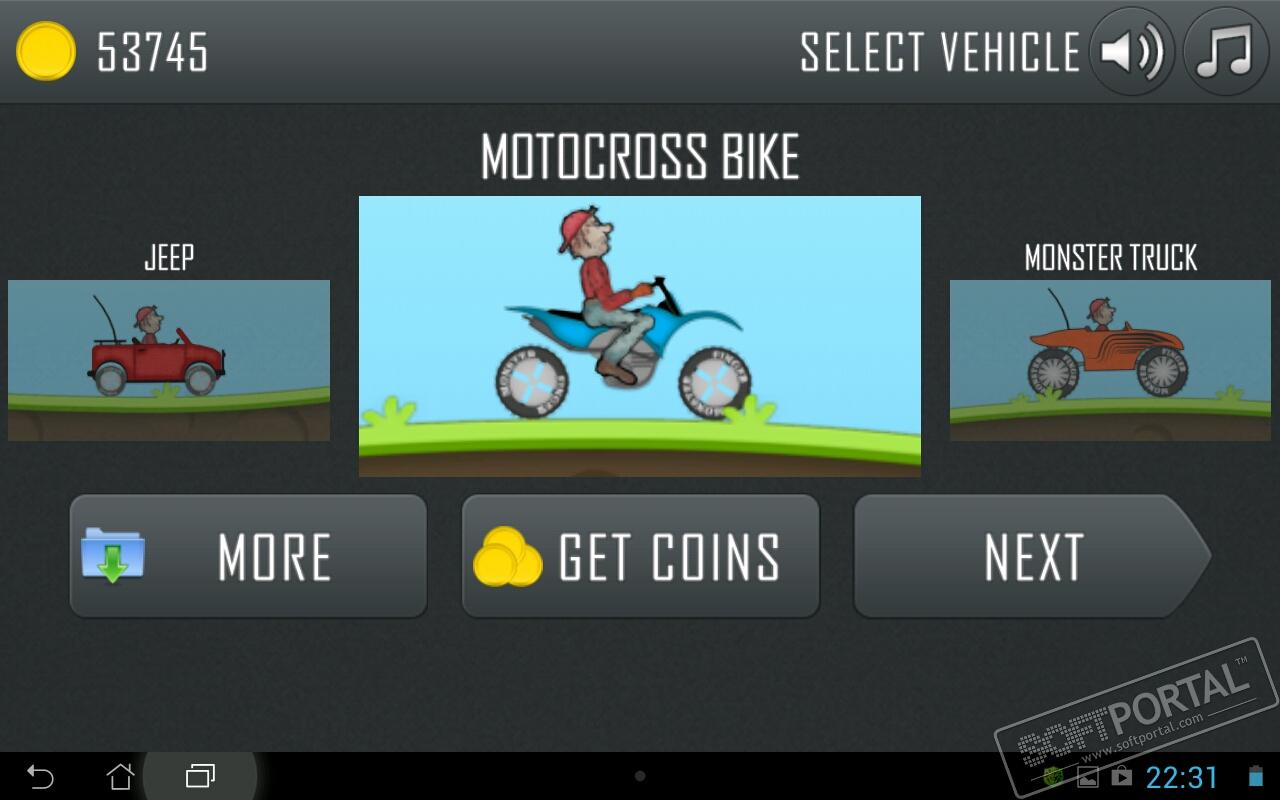Toggle the sound speaker icon

1131,52
